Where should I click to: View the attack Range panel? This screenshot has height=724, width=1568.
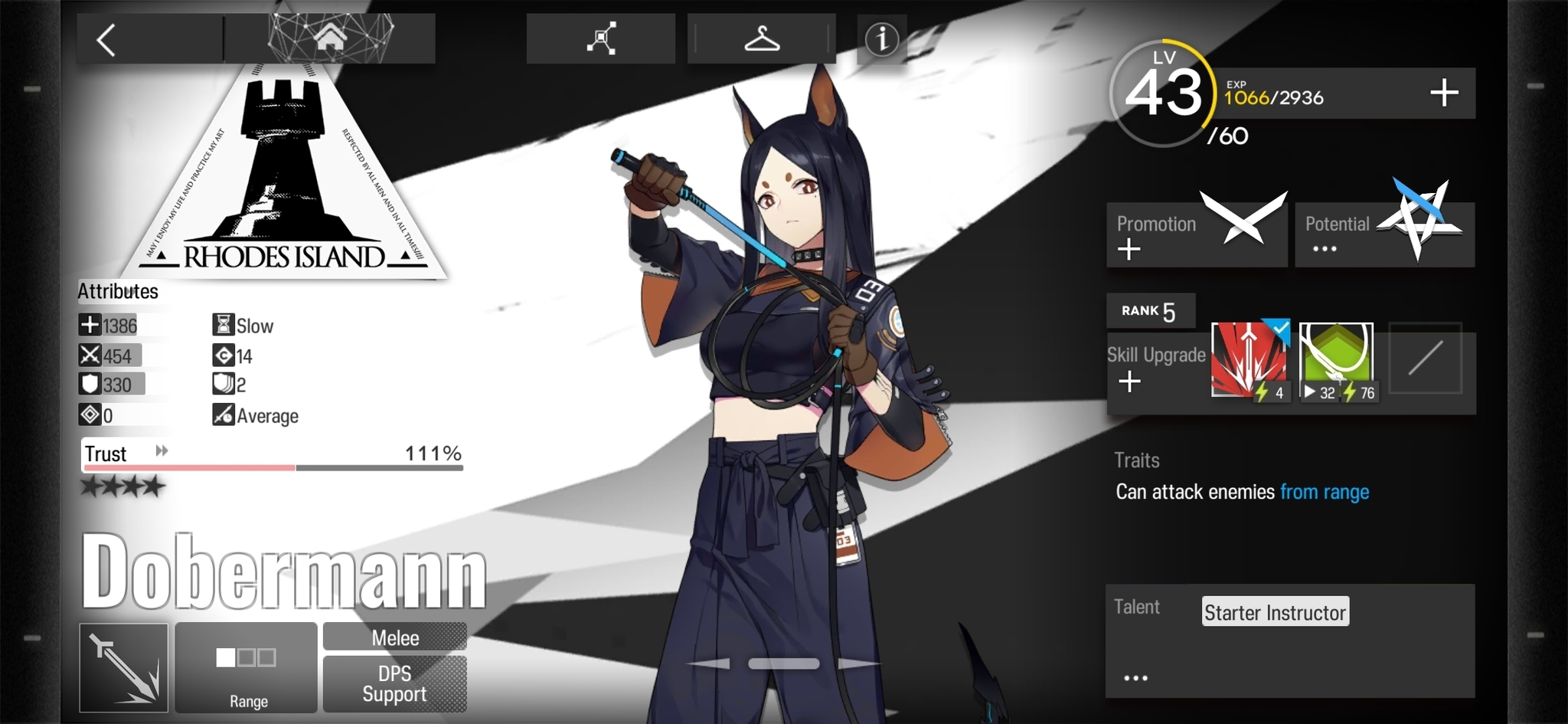click(x=246, y=667)
